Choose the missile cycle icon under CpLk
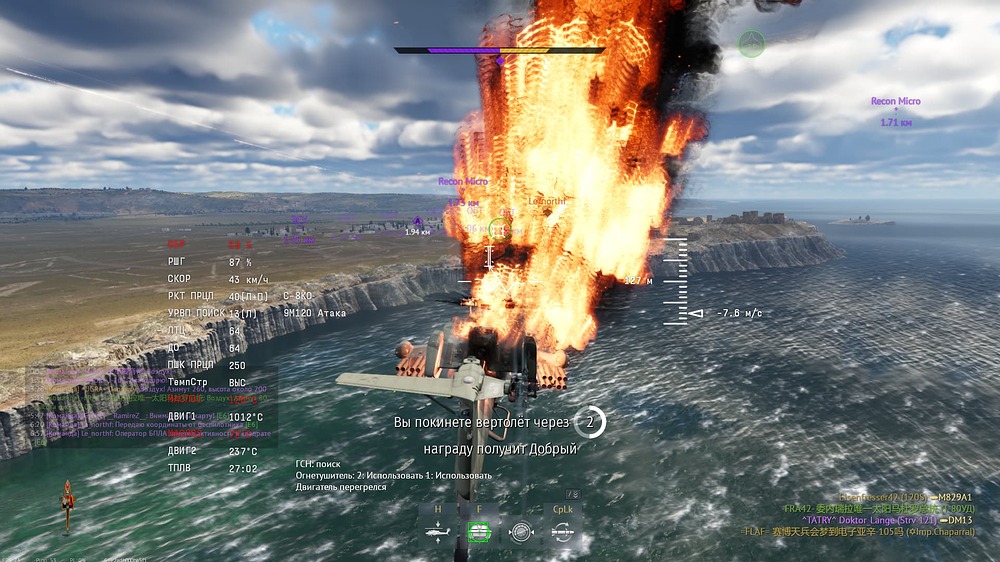 [562, 533]
